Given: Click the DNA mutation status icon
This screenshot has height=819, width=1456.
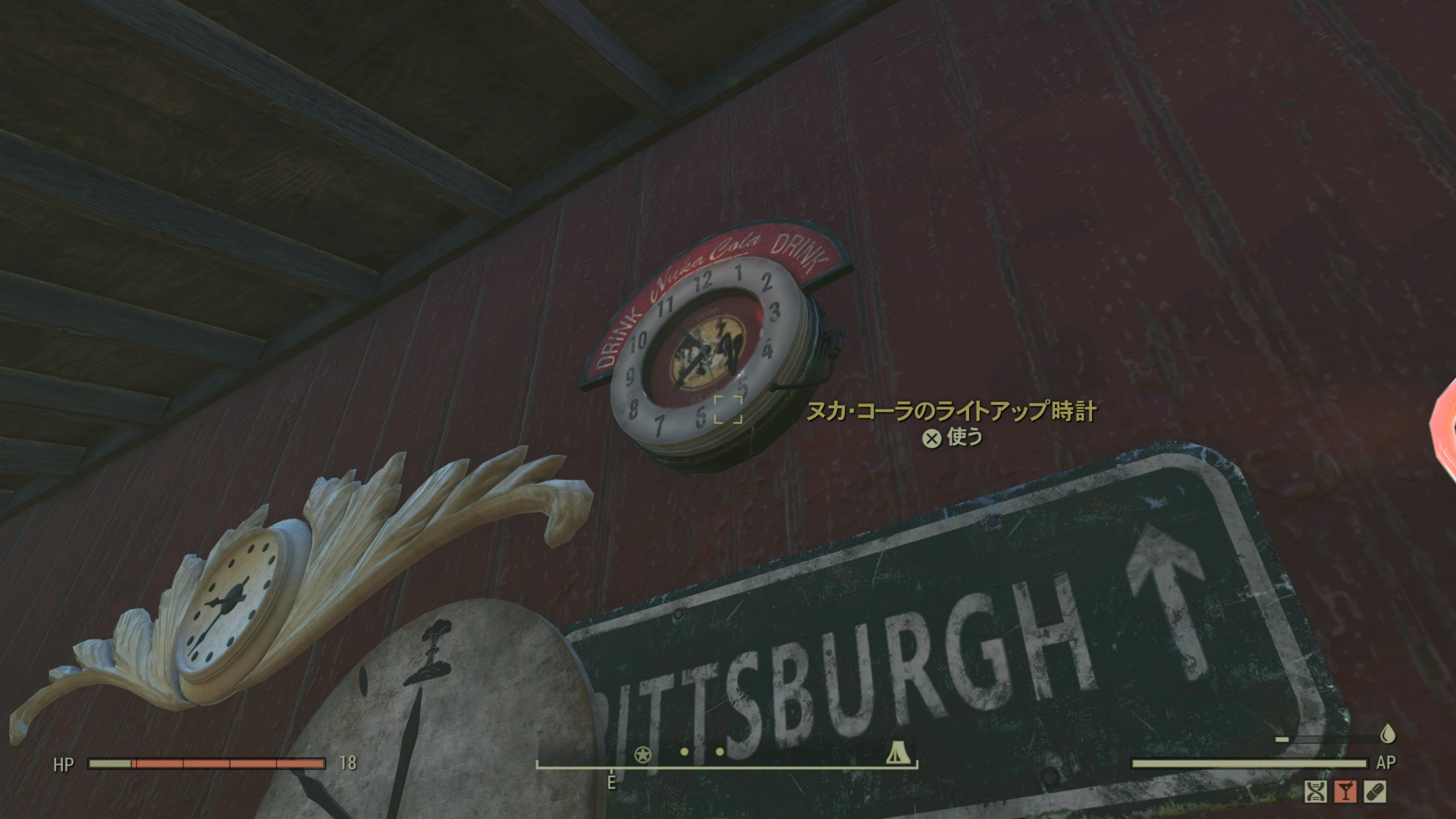Looking at the screenshot, I should point(1316,792).
